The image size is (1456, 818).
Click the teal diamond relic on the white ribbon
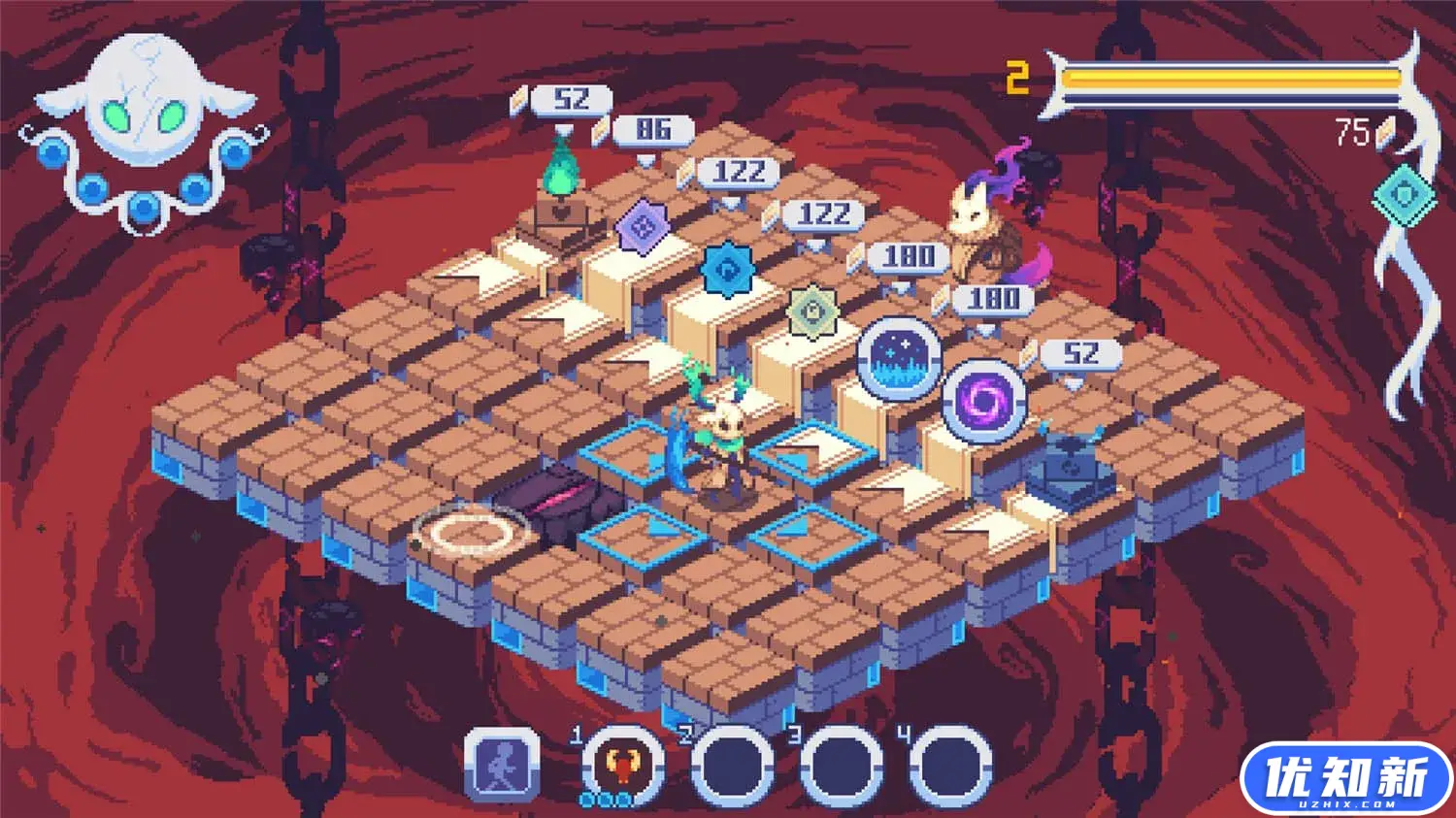click(1404, 196)
